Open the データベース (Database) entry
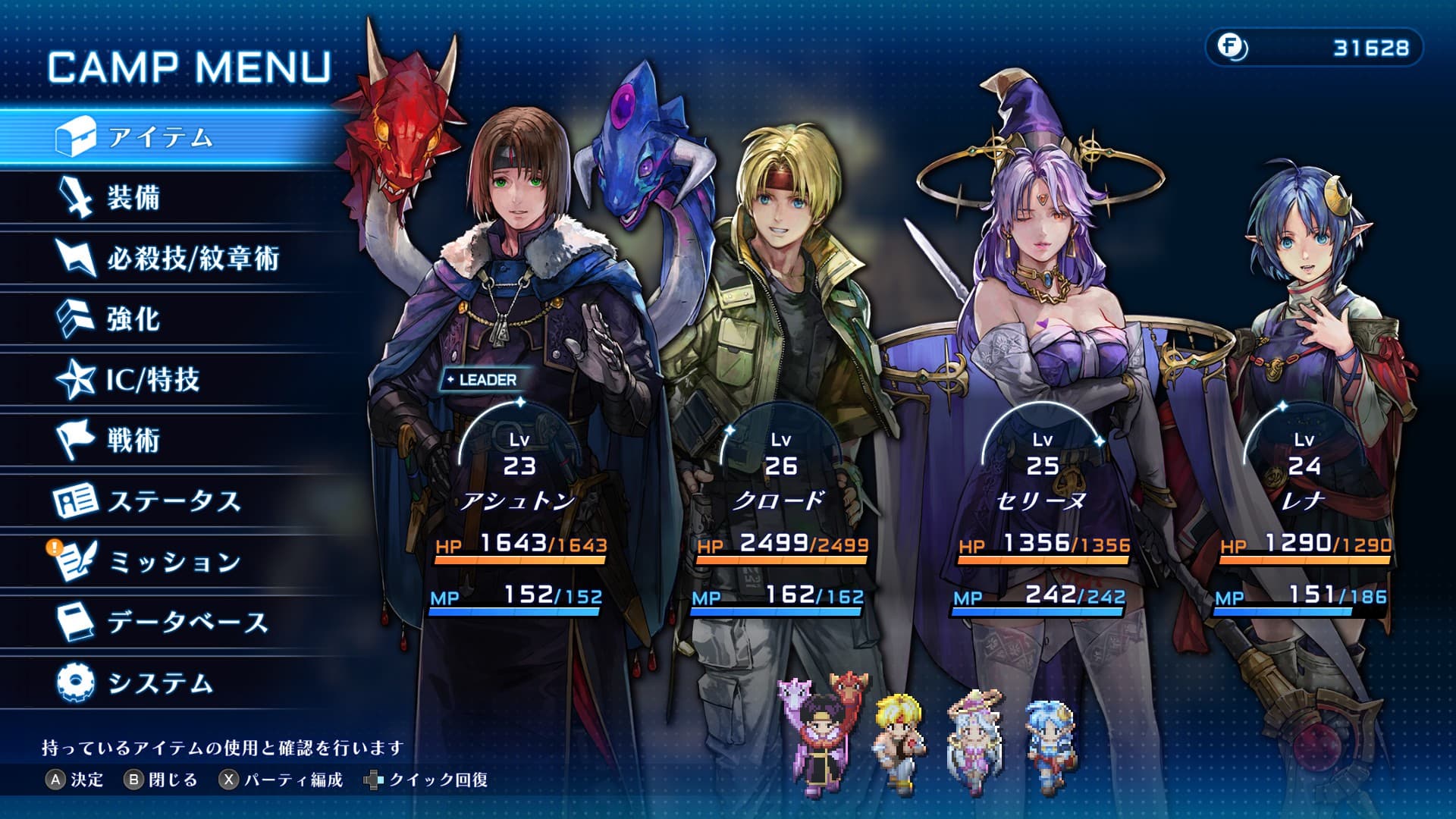The image size is (1456, 819). tap(188, 623)
